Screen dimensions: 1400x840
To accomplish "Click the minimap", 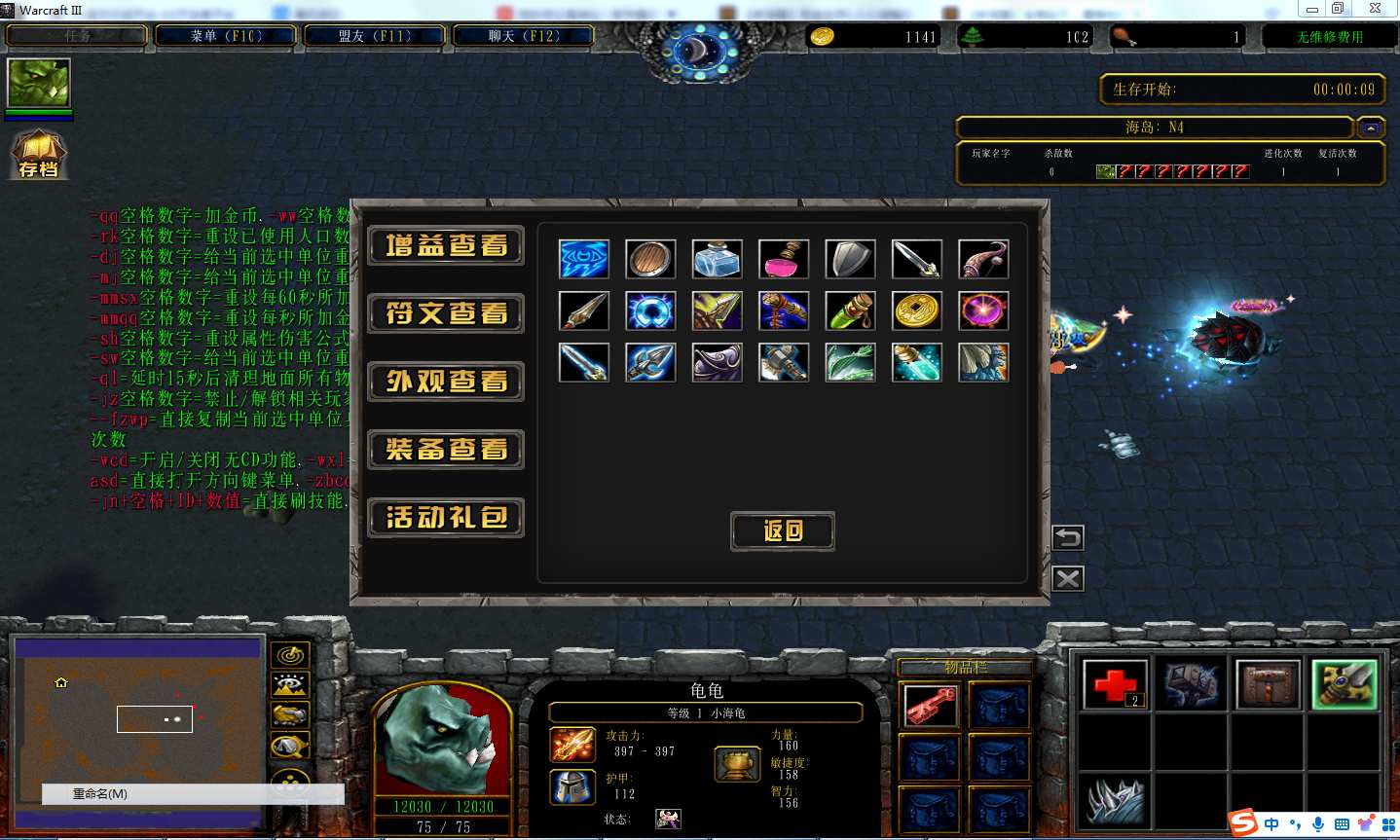I will 136,720.
